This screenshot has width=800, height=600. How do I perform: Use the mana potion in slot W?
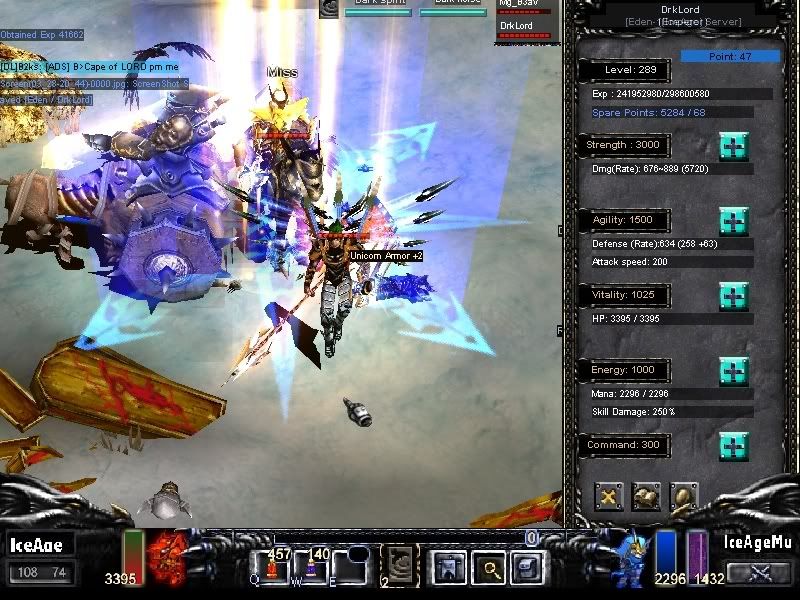pyautogui.click(x=309, y=570)
